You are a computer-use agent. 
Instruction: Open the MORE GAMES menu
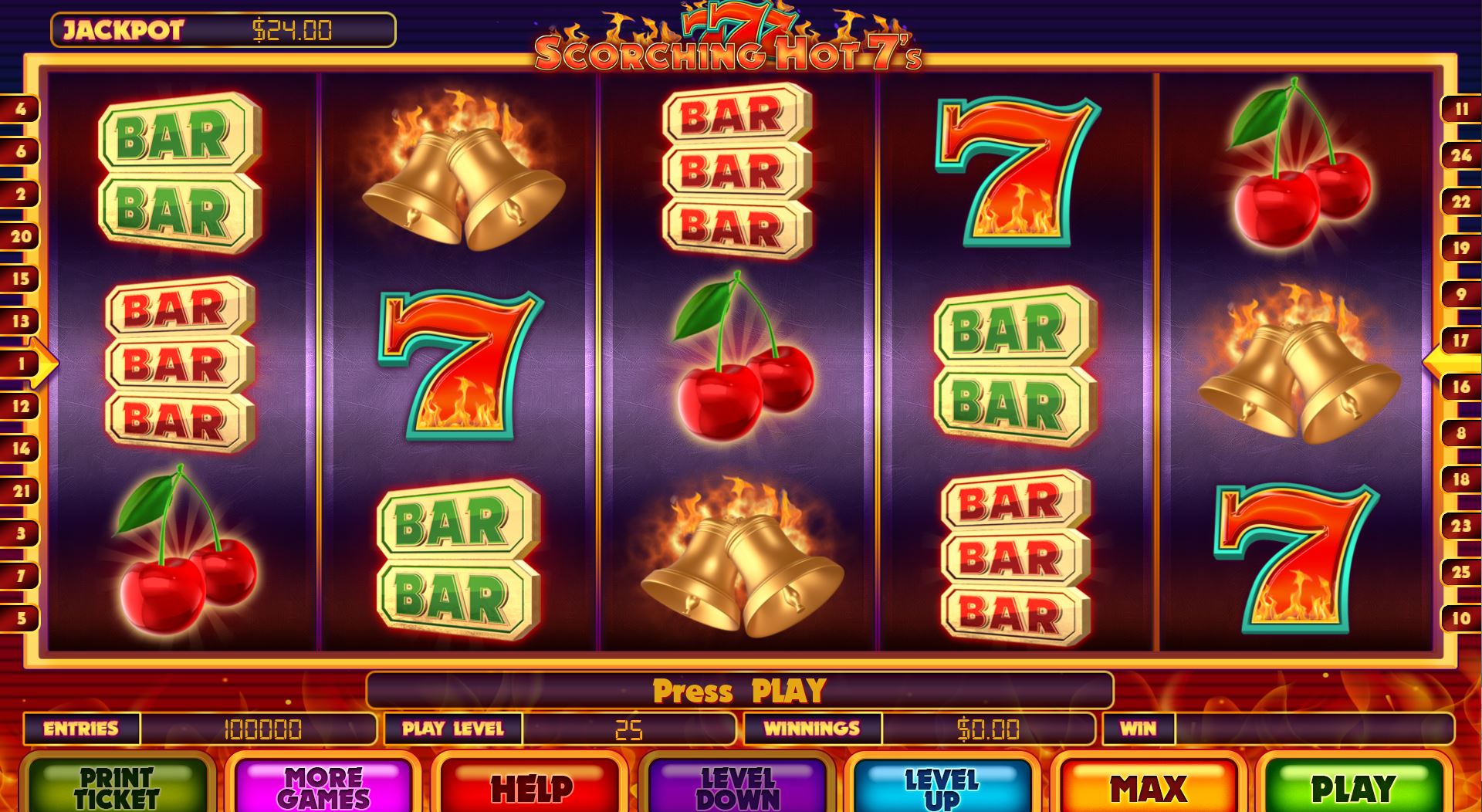[323, 786]
